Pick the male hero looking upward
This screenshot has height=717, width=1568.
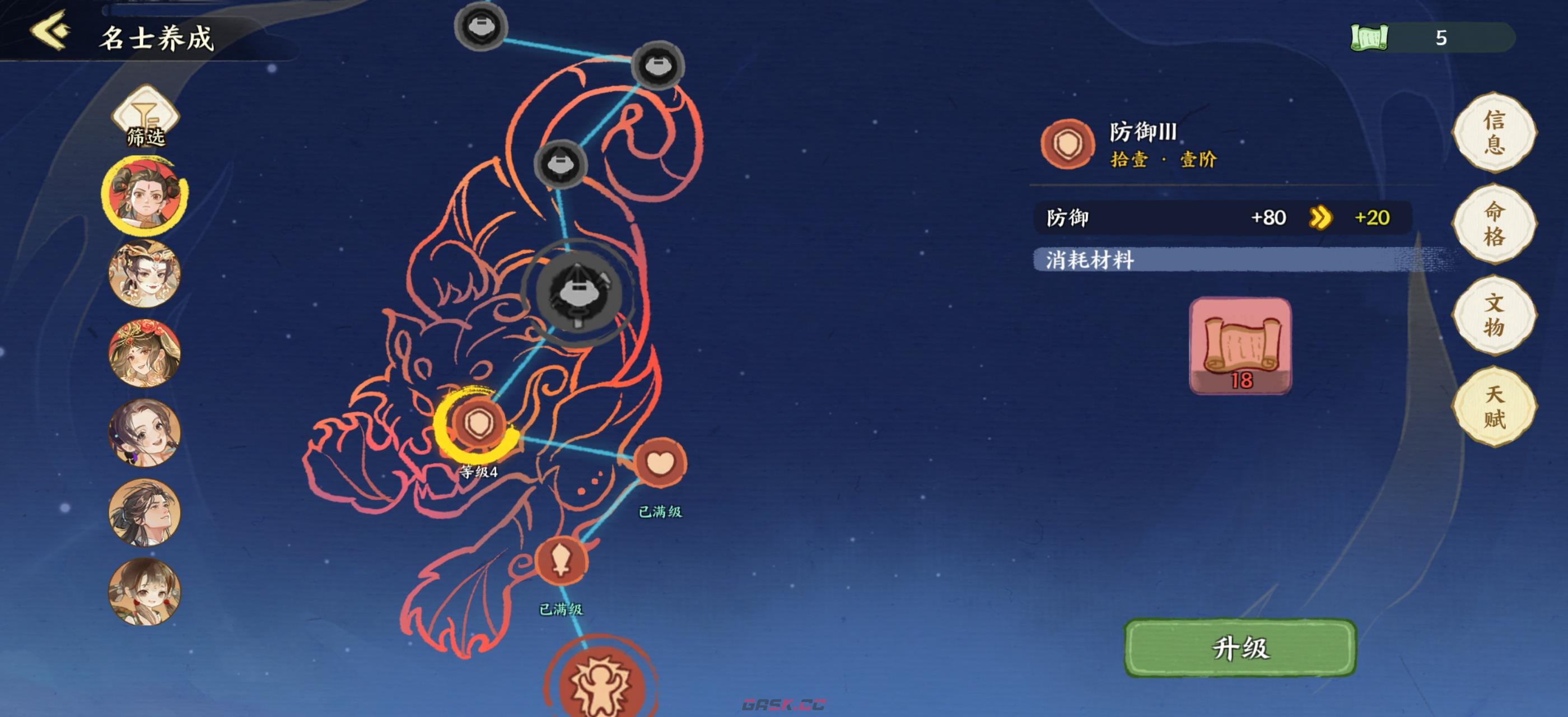(145, 512)
